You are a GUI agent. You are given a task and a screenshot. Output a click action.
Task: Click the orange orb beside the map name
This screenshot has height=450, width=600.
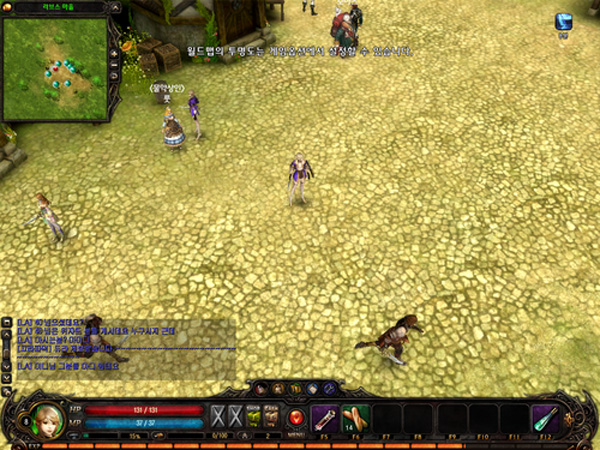pyautogui.click(x=5, y=8)
